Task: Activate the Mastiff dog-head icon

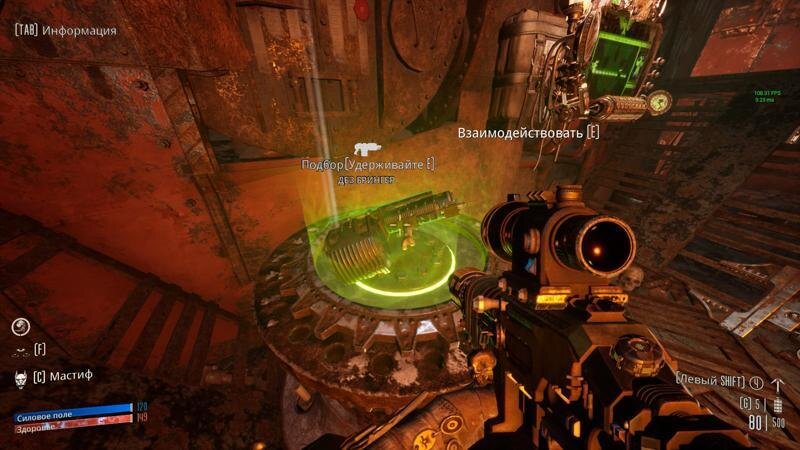Action: coord(20,377)
